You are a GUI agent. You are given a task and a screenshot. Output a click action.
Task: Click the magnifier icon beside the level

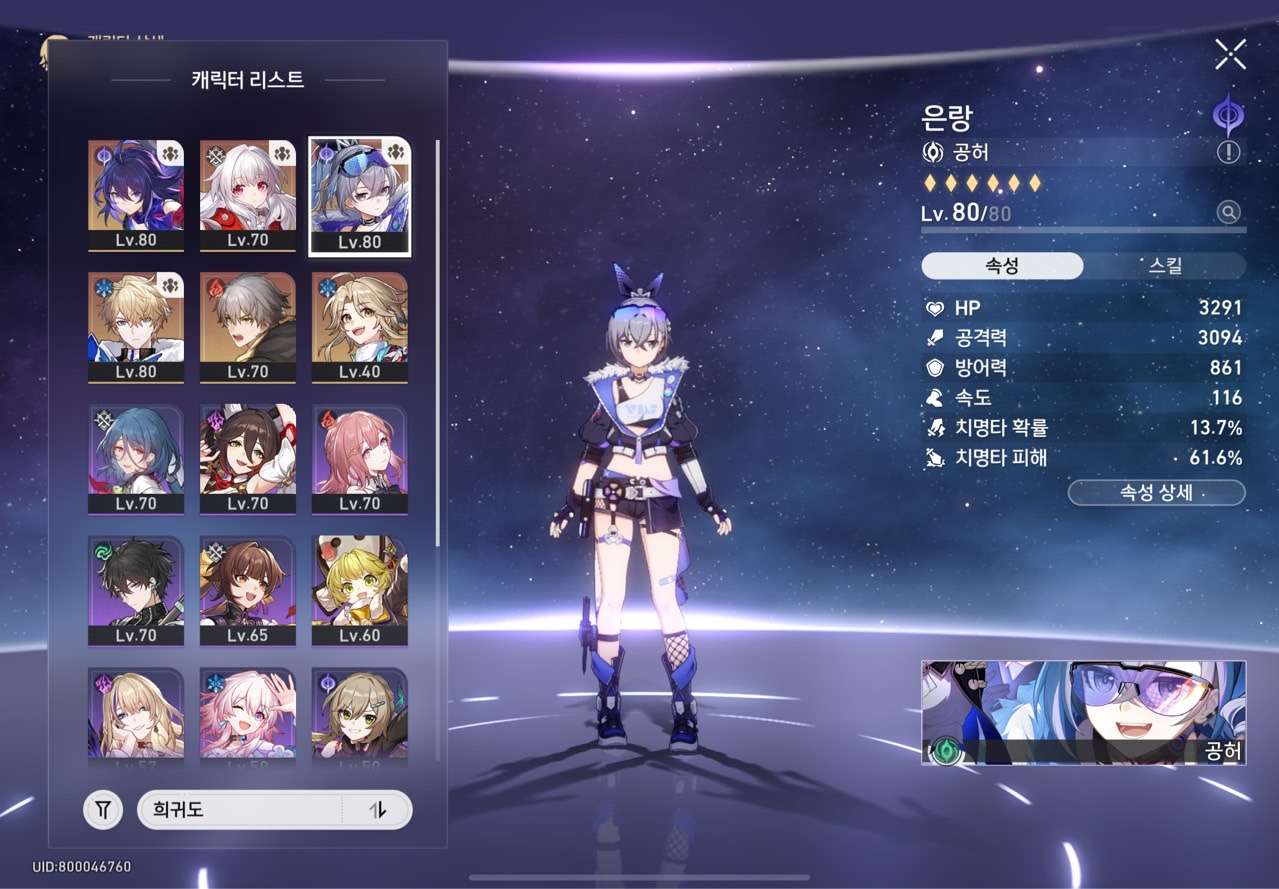coord(1228,212)
